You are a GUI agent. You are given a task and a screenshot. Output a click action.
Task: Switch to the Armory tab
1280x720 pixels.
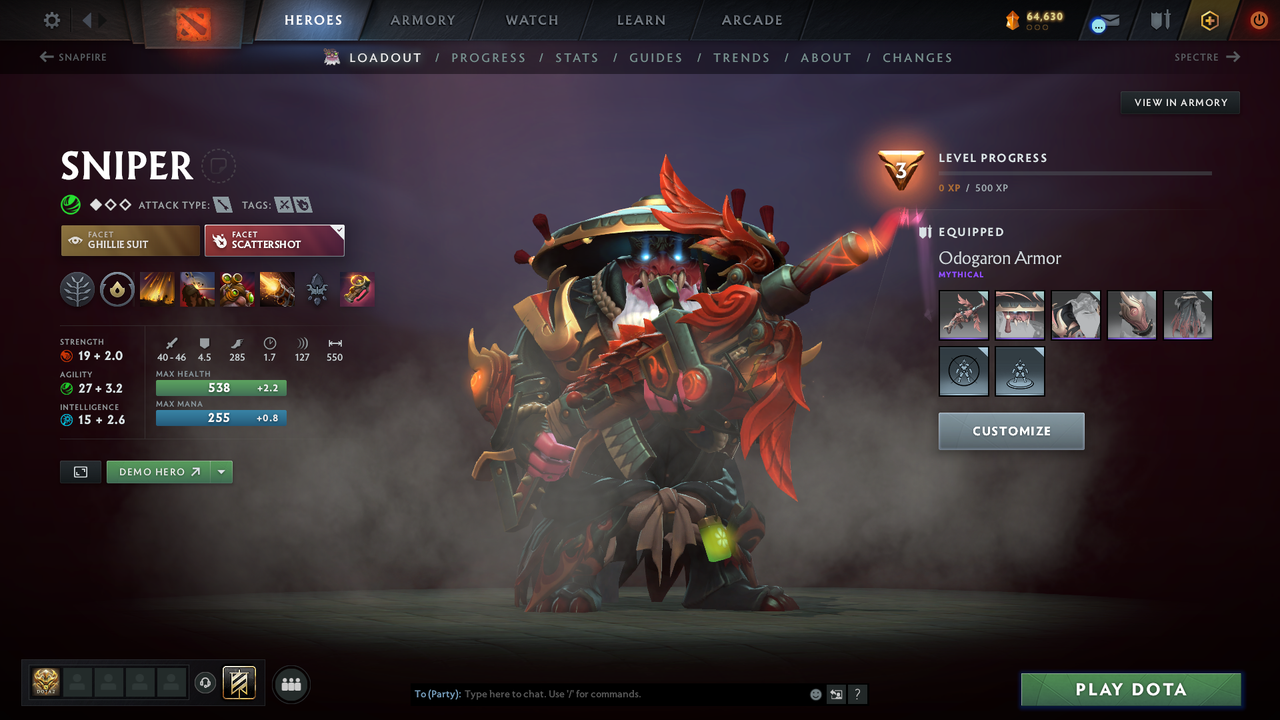click(x=422, y=20)
